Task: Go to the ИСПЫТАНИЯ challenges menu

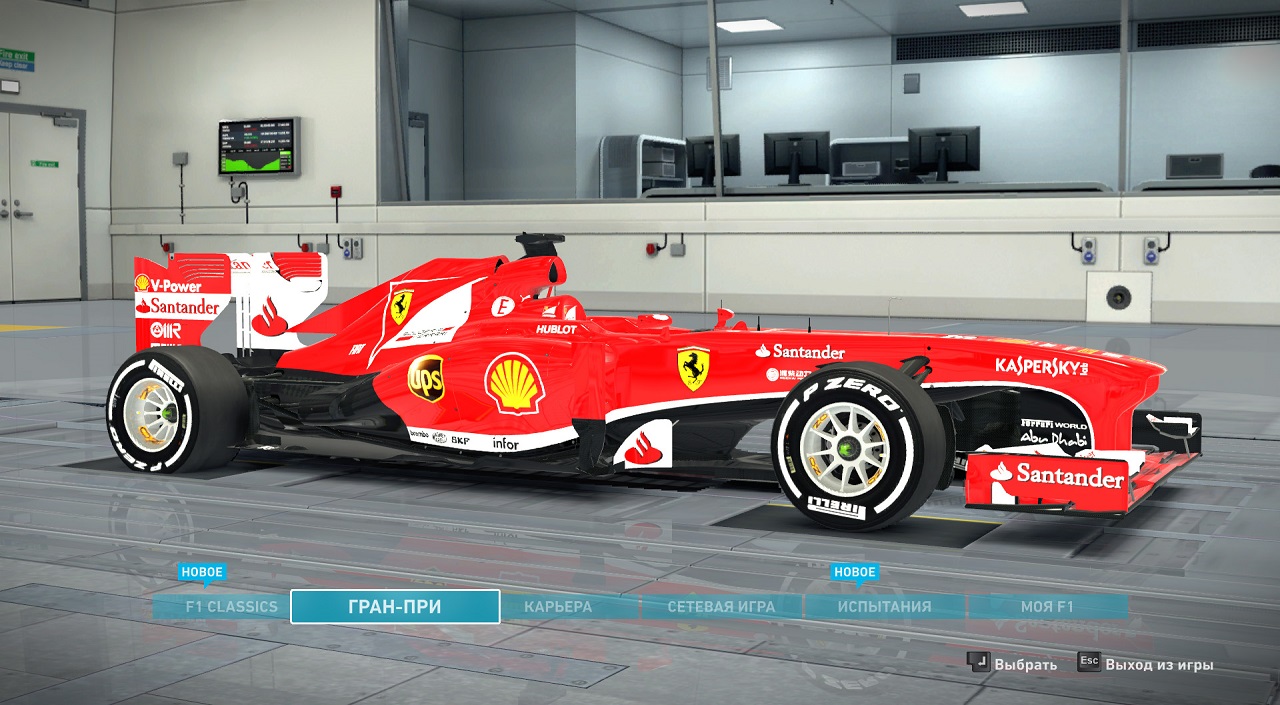Action: (884, 606)
